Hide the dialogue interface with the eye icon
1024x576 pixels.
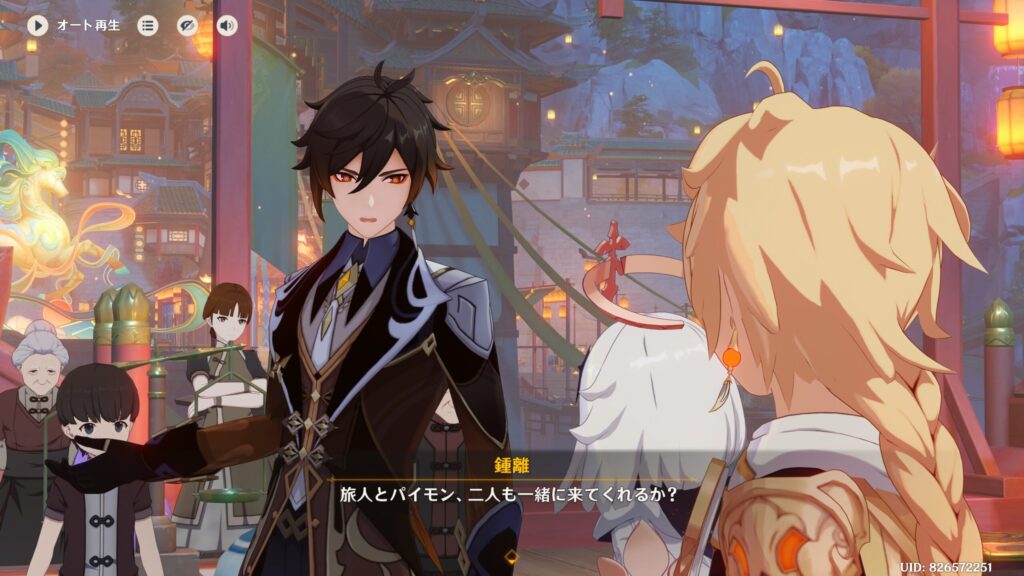coord(188,25)
